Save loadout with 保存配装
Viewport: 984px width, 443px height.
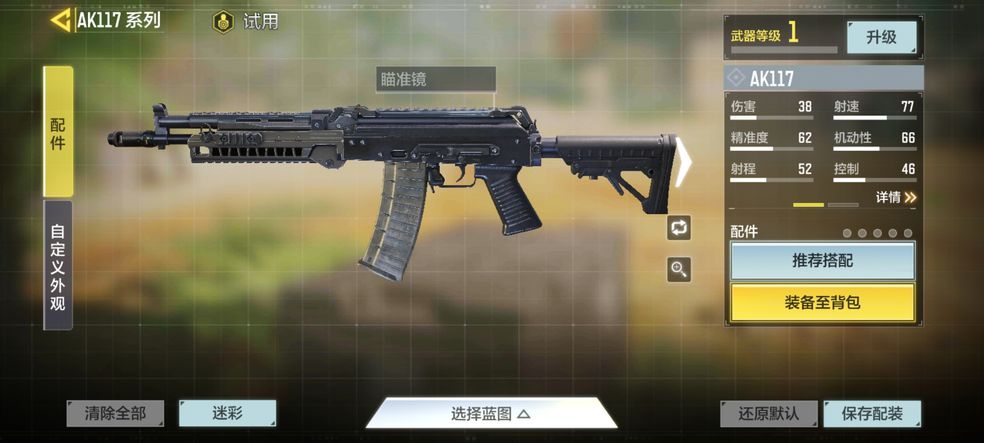871,413
